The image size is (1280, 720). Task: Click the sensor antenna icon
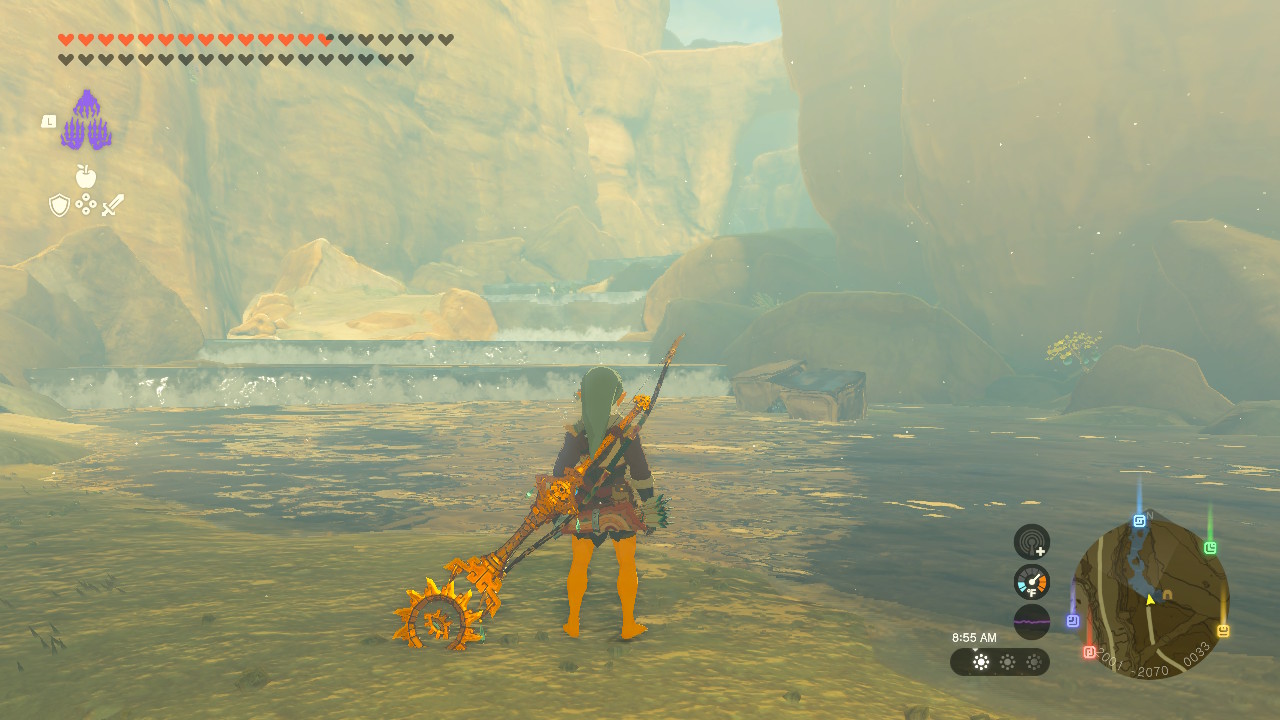click(x=1031, y=542)
